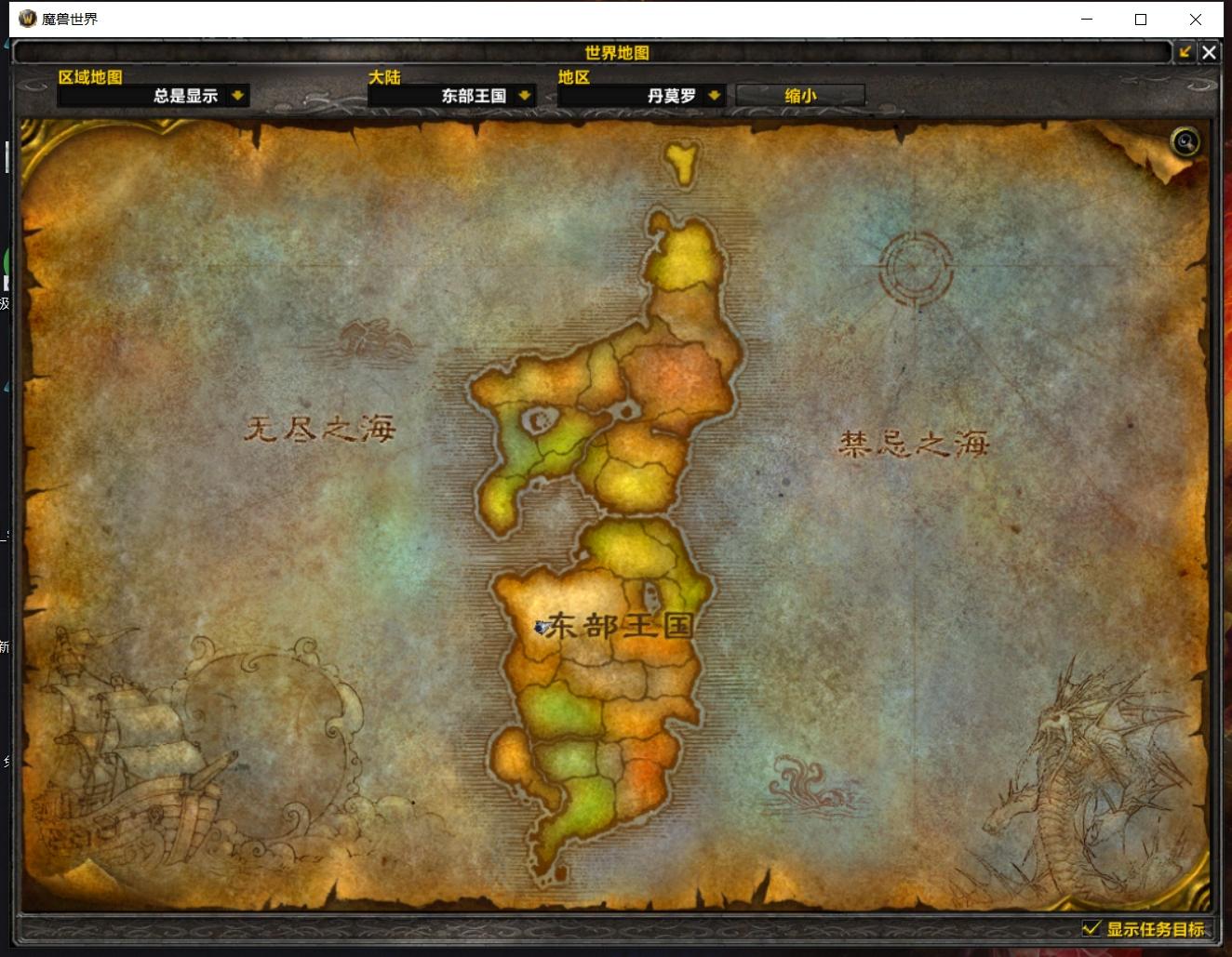Image resolution: width=1232 pixels, height=957 pixels.
Task: Open the 地区 zone dropdown showing 丹莫罗
Action: coord(714,95)
